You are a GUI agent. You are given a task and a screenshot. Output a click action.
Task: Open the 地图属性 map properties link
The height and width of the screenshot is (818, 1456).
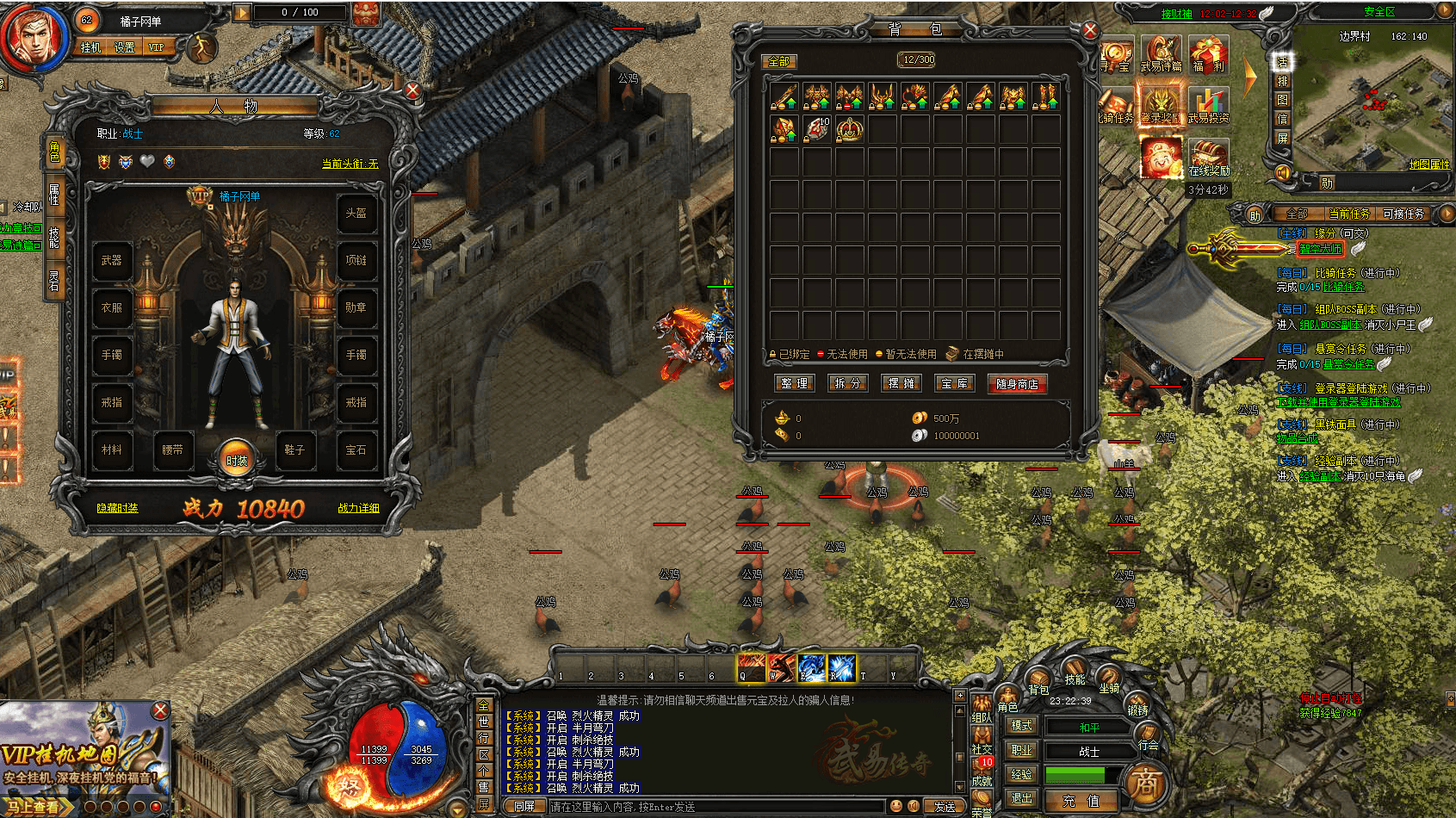click(1428, 164)
